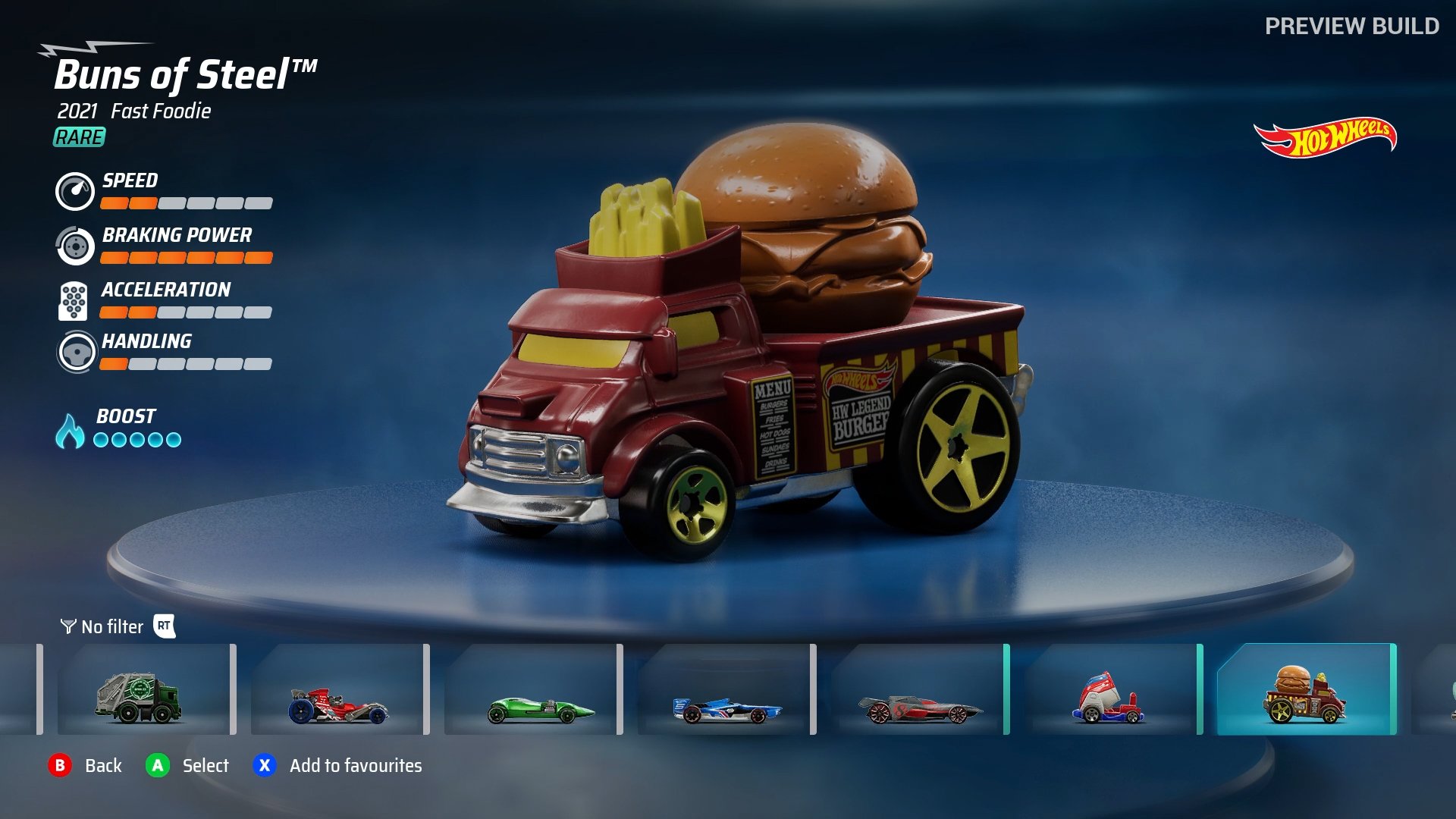The height and width of the screenshot is (819, 1456).
Task: Click the Speed gauge icon
Action: [74, 192]
